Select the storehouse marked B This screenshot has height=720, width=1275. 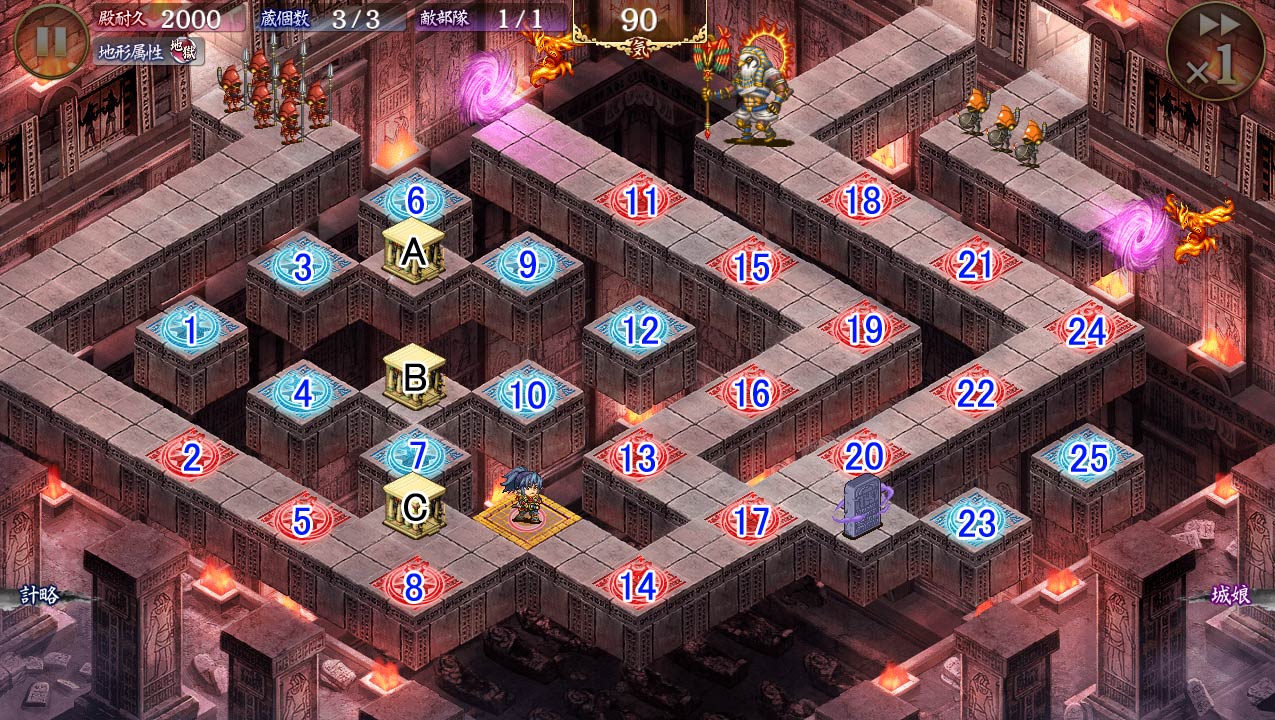pos(414,378)
